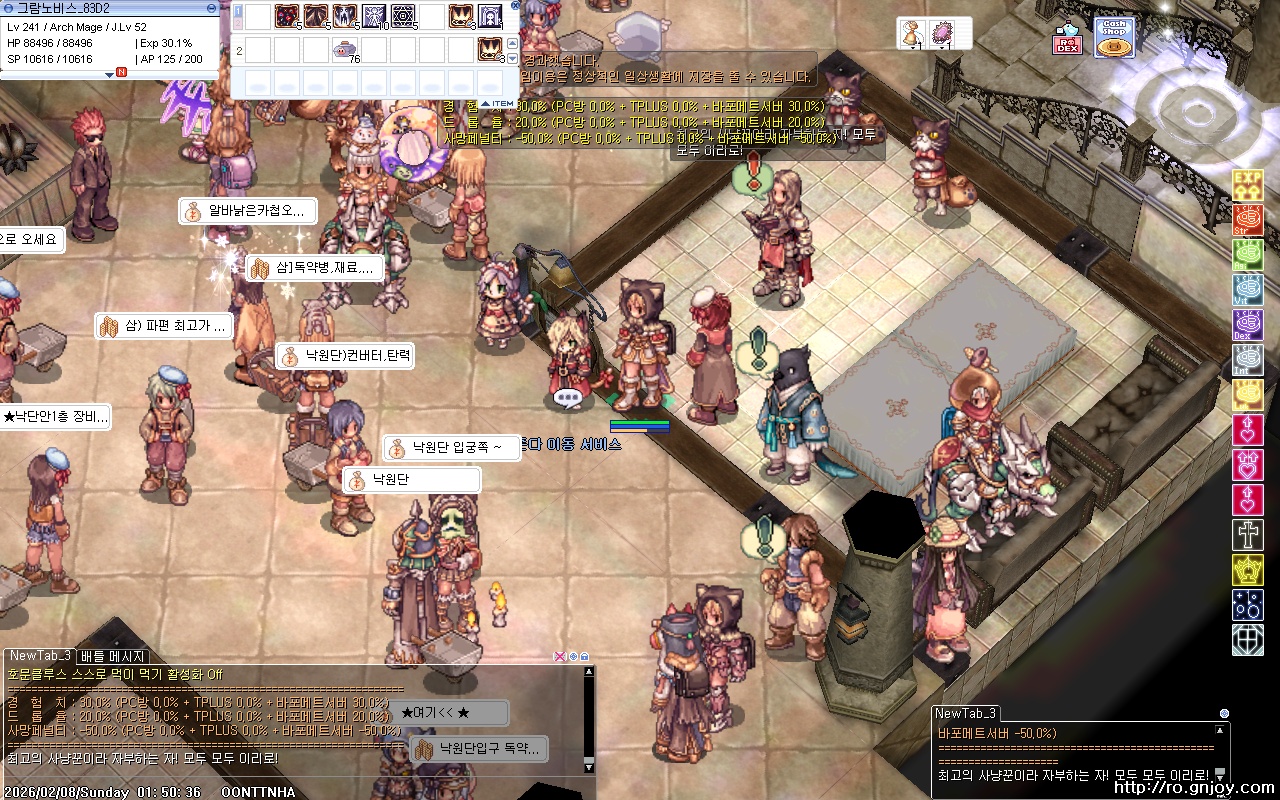Close the skill hotbar window

point(515,5)
